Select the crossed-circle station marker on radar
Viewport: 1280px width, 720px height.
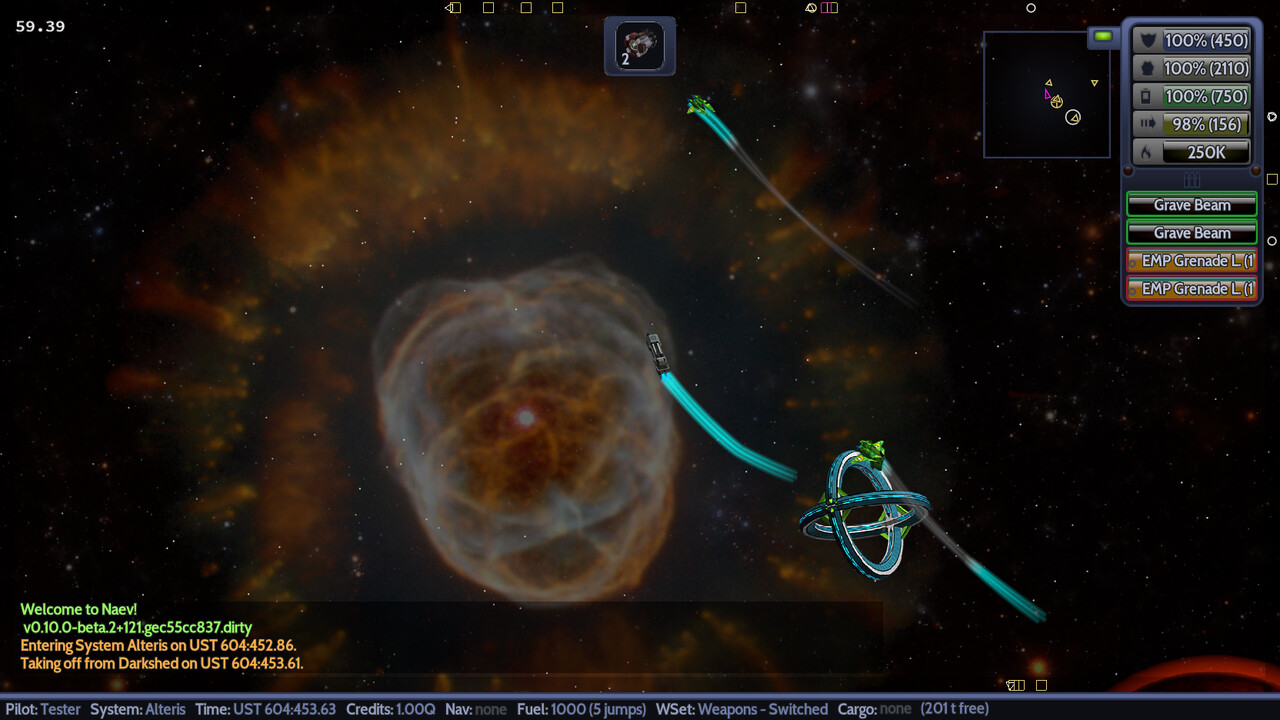point(1057,102)
